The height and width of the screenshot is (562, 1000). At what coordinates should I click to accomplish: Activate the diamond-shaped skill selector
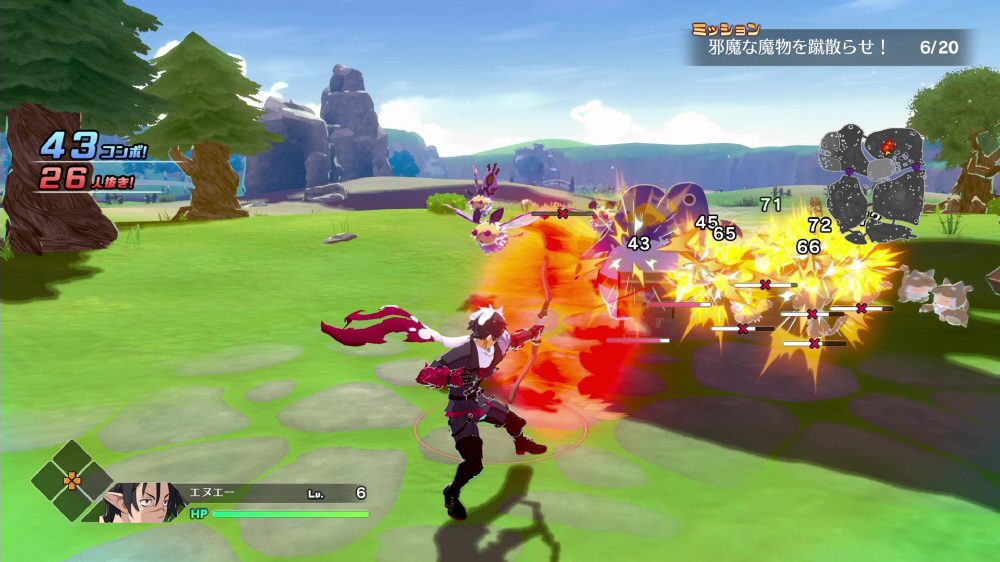tap(72, 481)
